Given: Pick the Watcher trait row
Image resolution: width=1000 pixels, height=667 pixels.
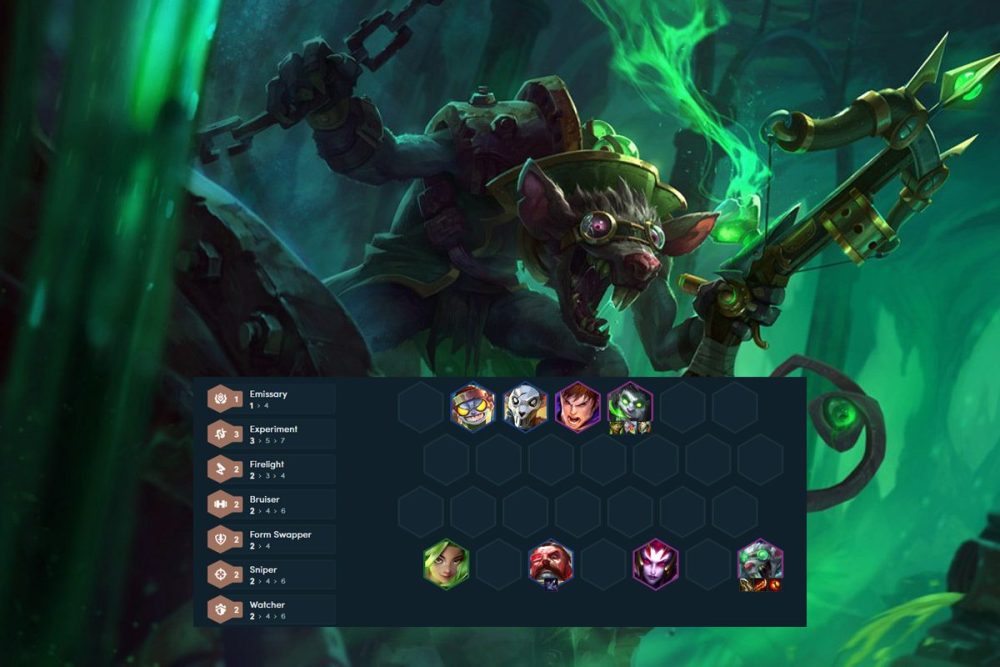Looking at the screenshot, I should pos(268,610).
